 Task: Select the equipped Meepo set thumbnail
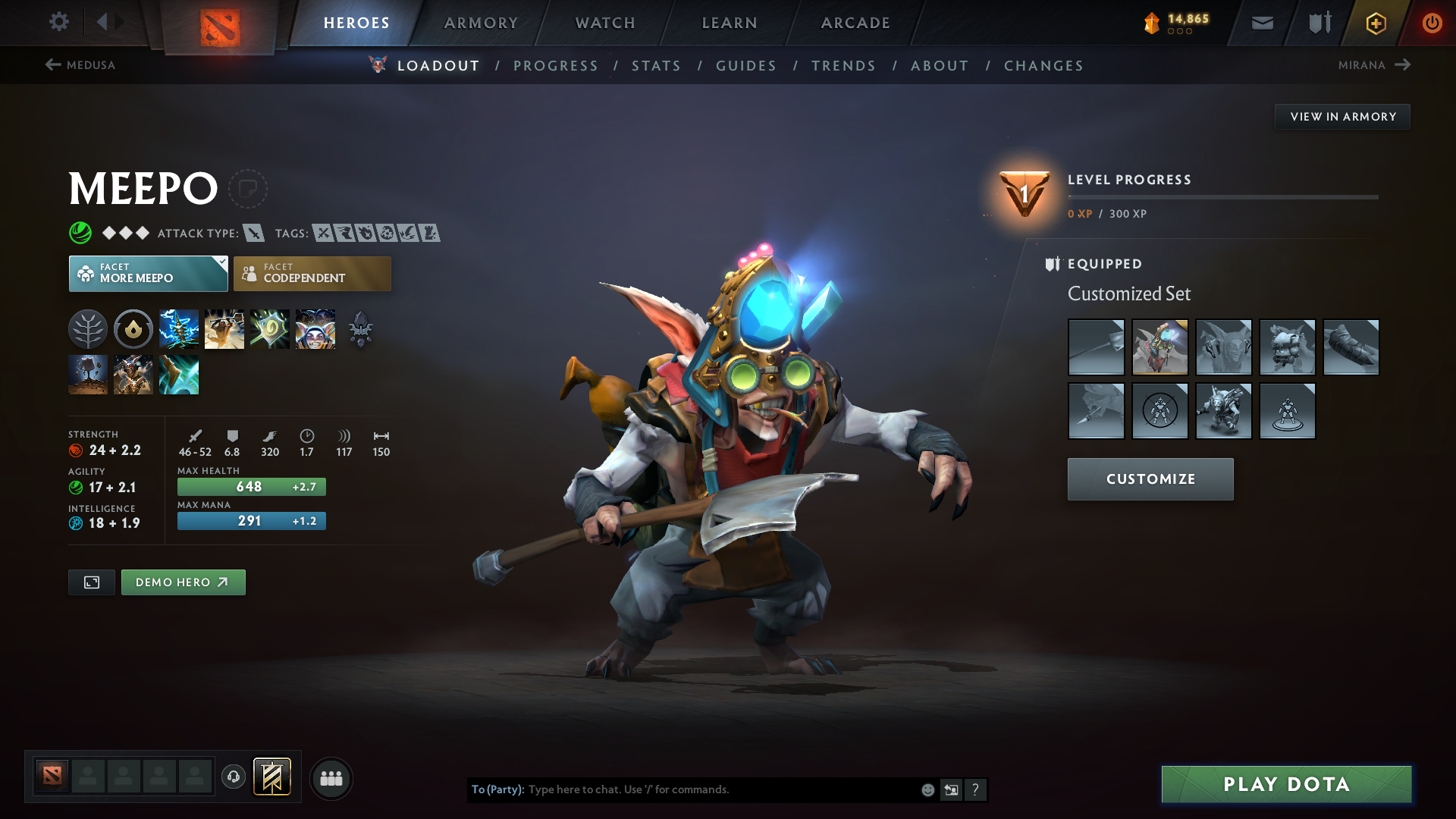pos(1159,347)
